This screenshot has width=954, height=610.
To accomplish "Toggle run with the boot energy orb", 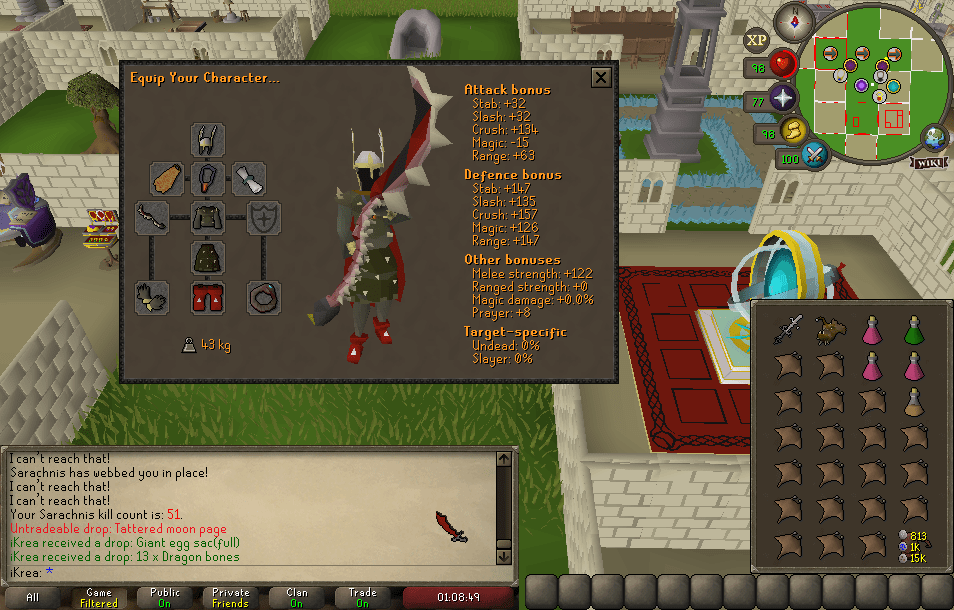I will coord(794,129).
